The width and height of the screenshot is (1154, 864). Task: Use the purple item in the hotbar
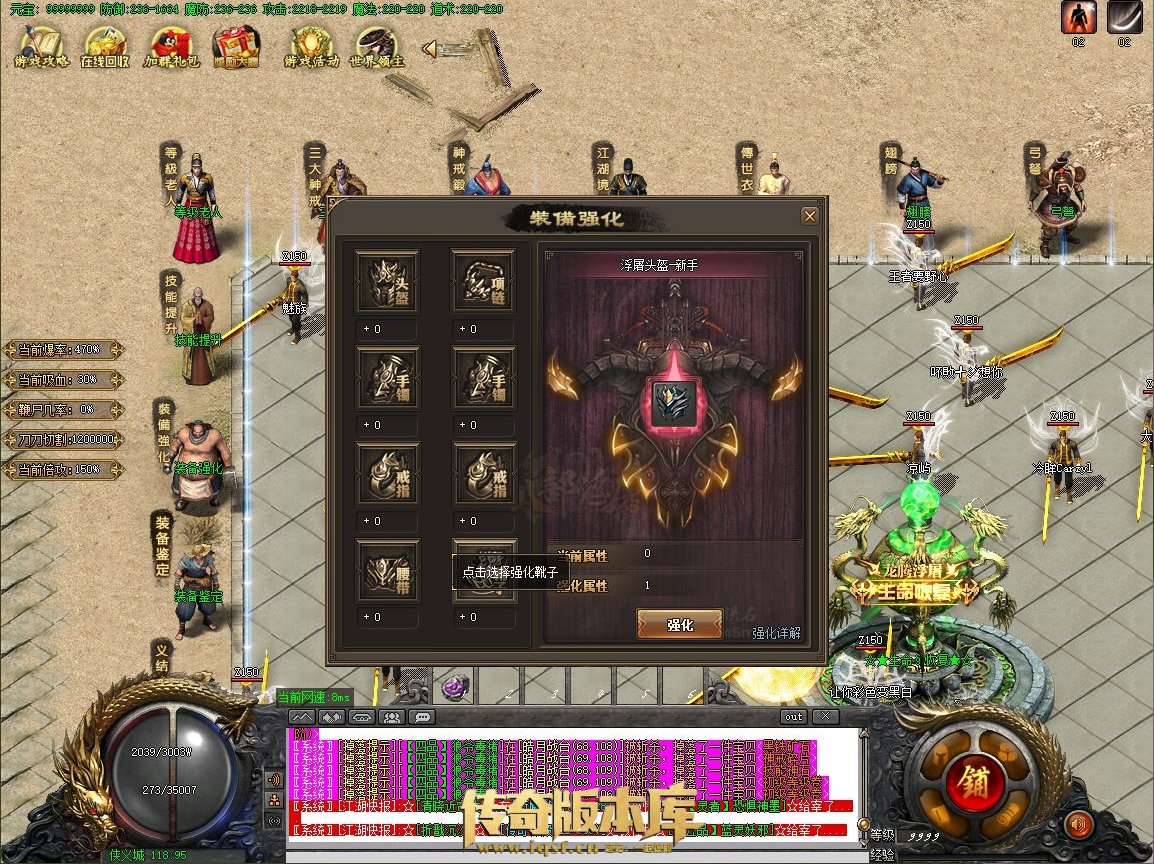pos(456,687)
